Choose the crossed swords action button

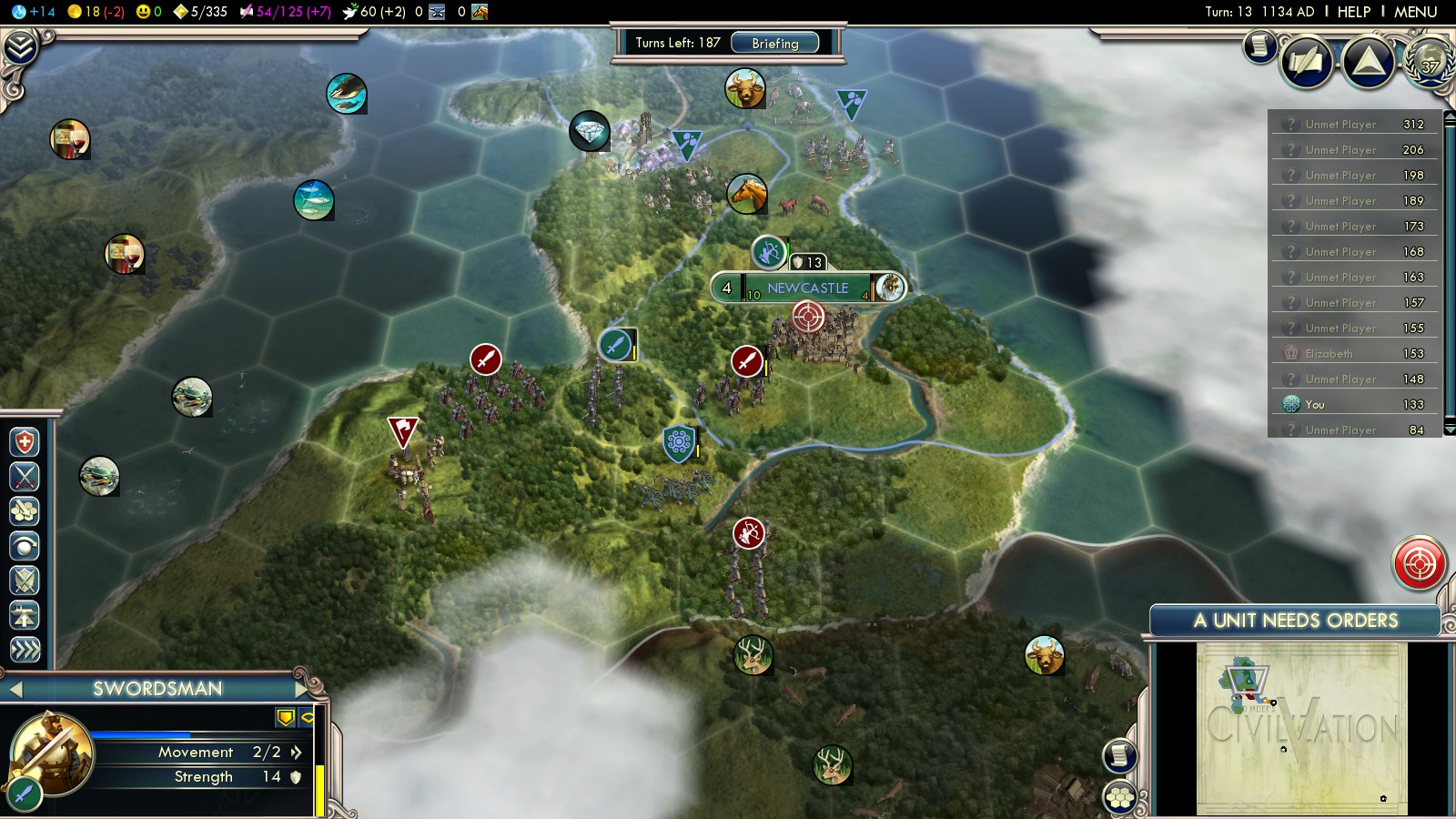(x=25, y=477)
